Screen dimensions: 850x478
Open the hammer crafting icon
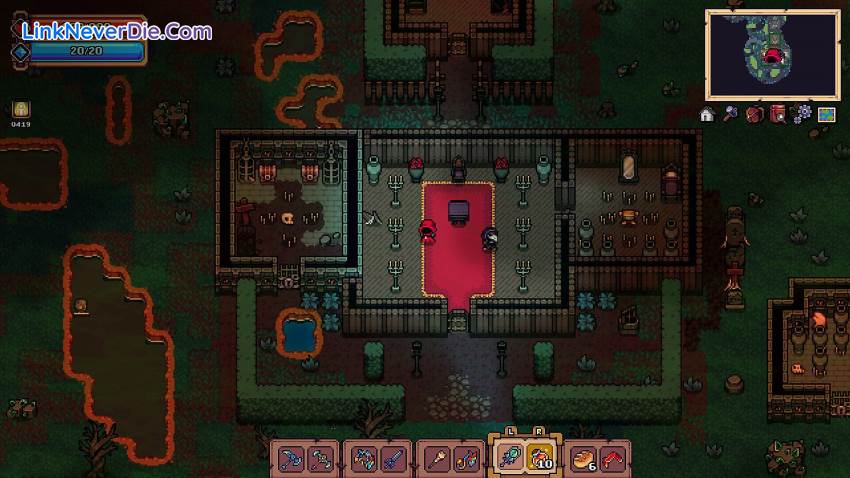731,114
